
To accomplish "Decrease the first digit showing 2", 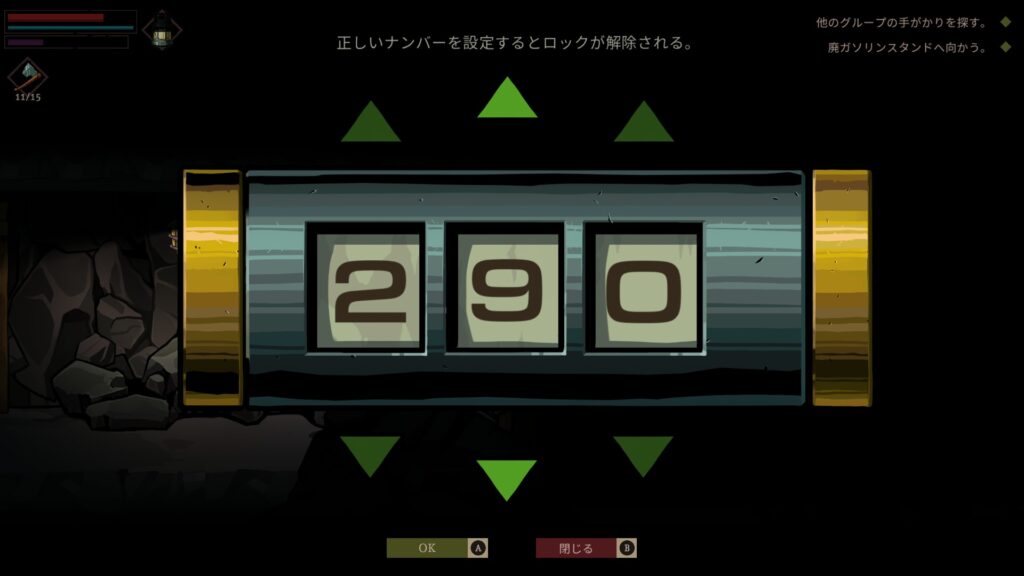I will 370,454.
